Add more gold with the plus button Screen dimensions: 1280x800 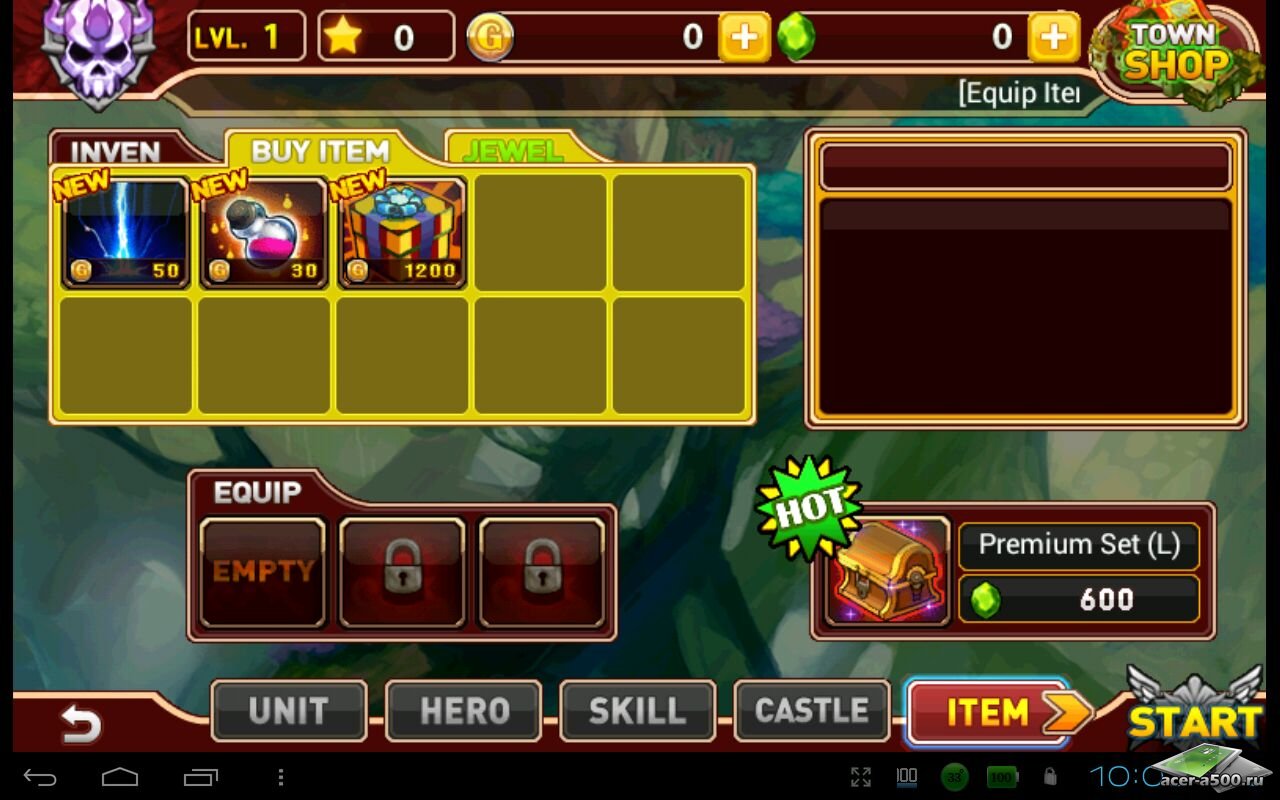click(744, 38)
